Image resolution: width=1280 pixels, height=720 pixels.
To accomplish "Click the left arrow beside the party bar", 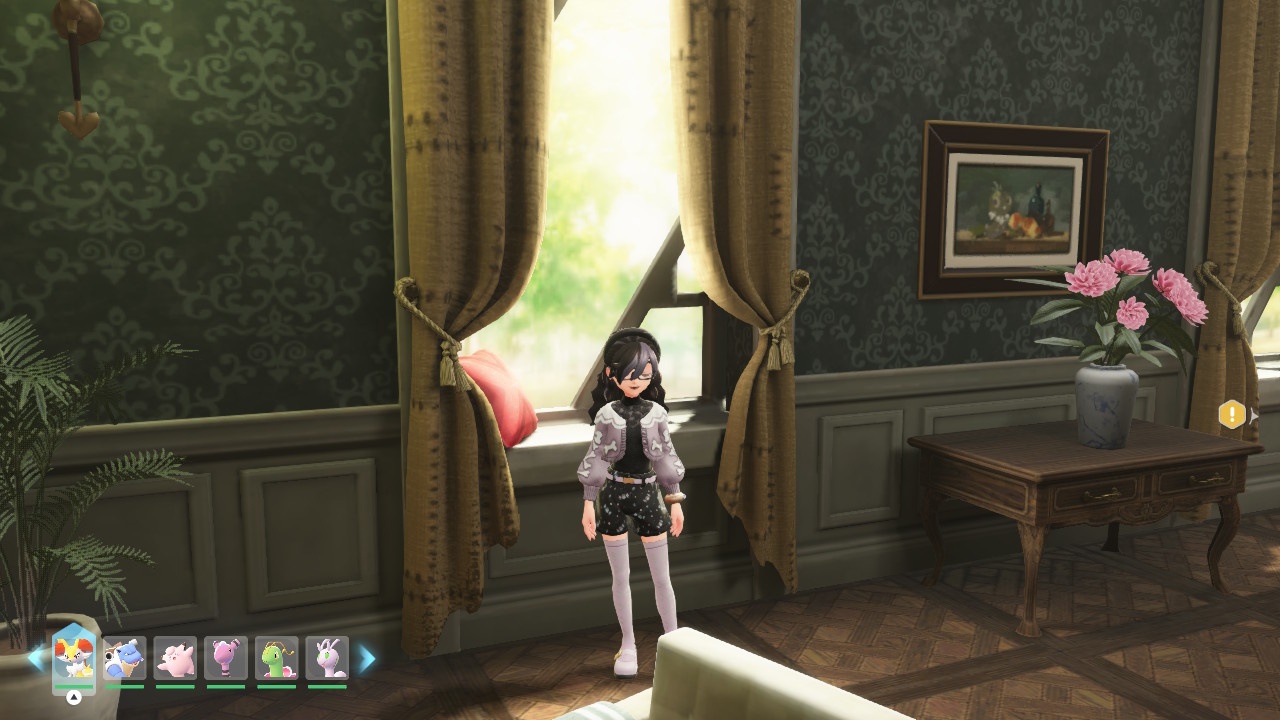I will [36, 658].
